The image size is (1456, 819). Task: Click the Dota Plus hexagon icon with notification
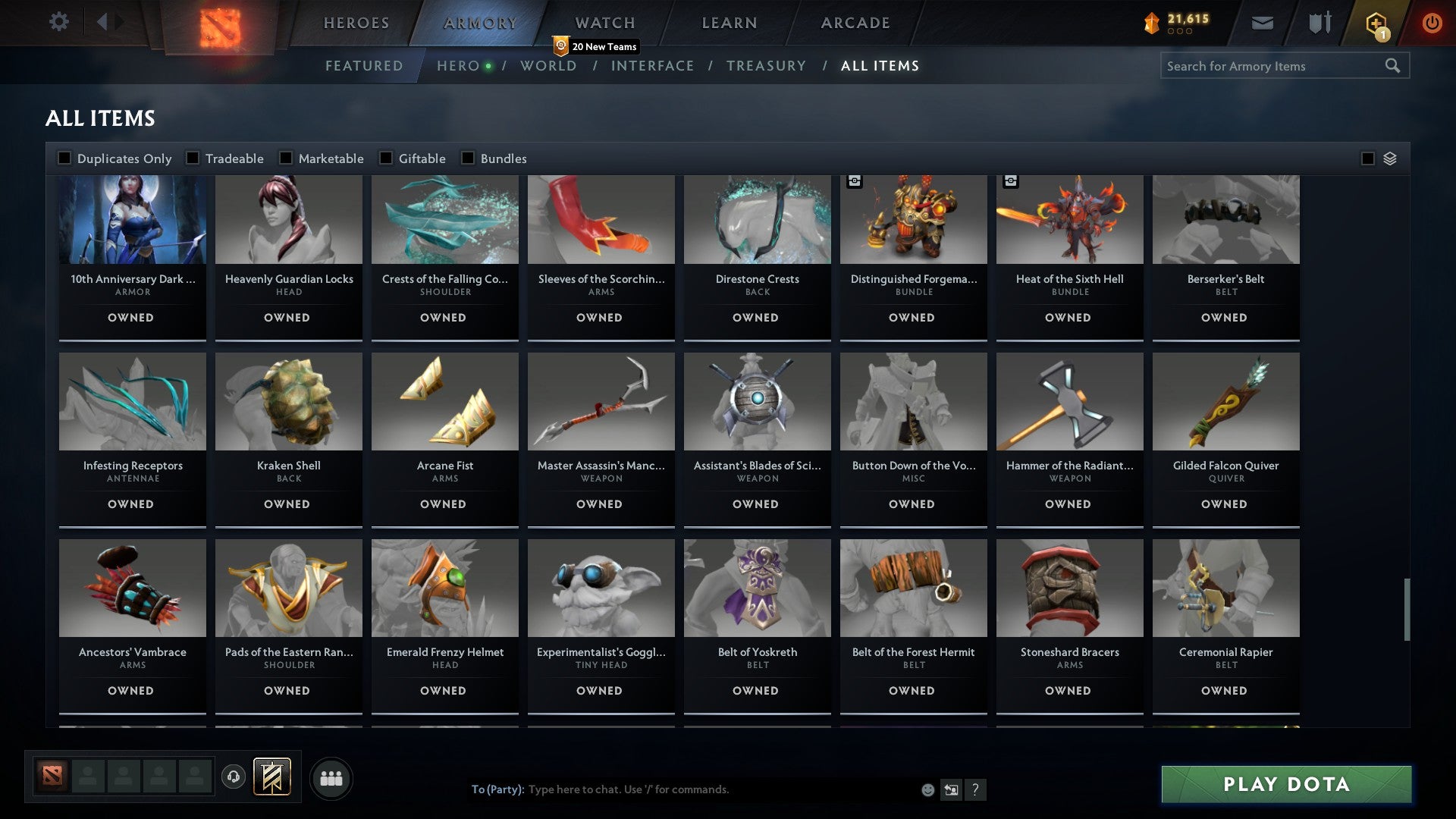point(1376,23)
